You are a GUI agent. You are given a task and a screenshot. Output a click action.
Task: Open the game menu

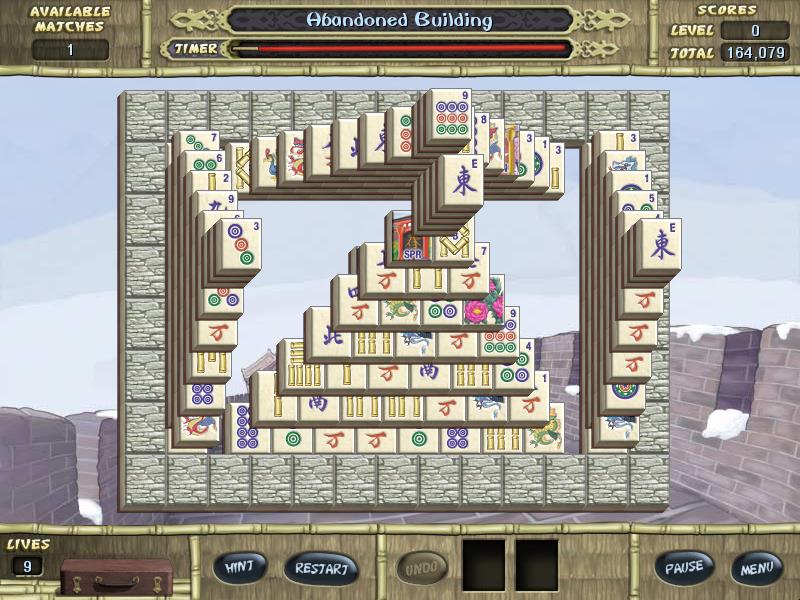click(756, 568)
